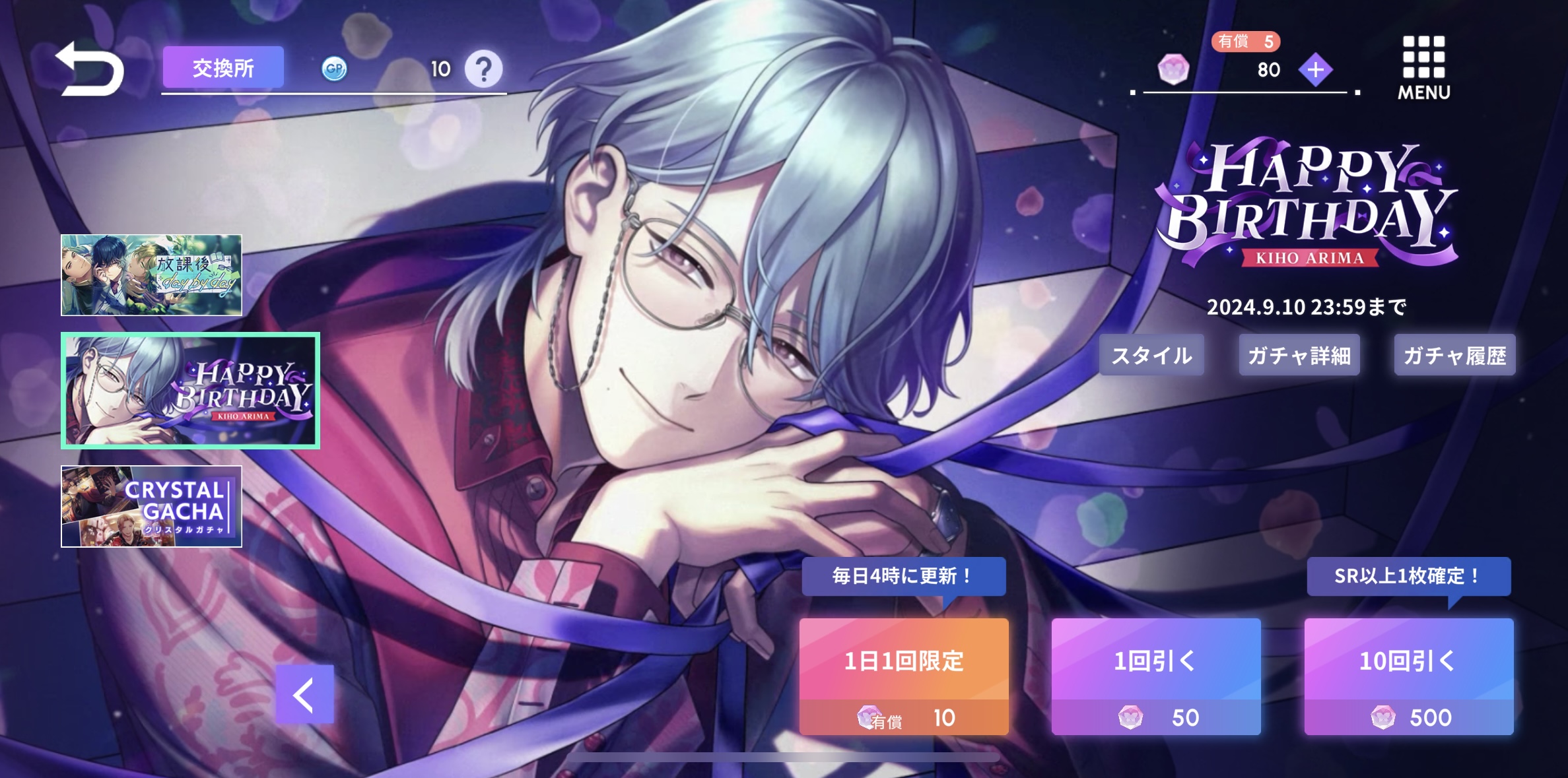Open the 交換所 exchange shop
This screenshot has height=778, width=1568.
click(x=223, y=68)
